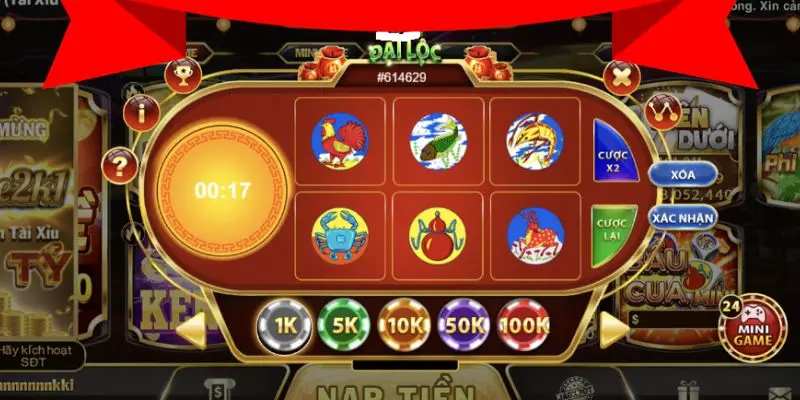Confirm the bet with Xác Nhận

tap(683, 215)
